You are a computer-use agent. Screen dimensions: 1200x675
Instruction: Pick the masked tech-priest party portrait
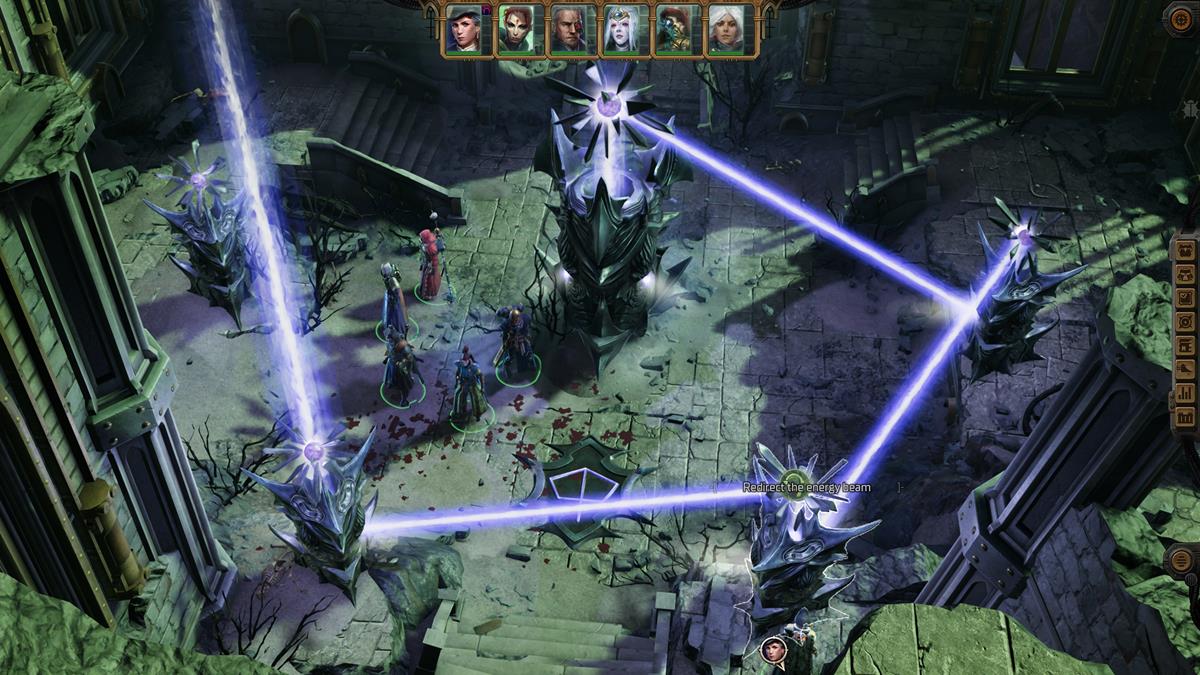point(677,30)
